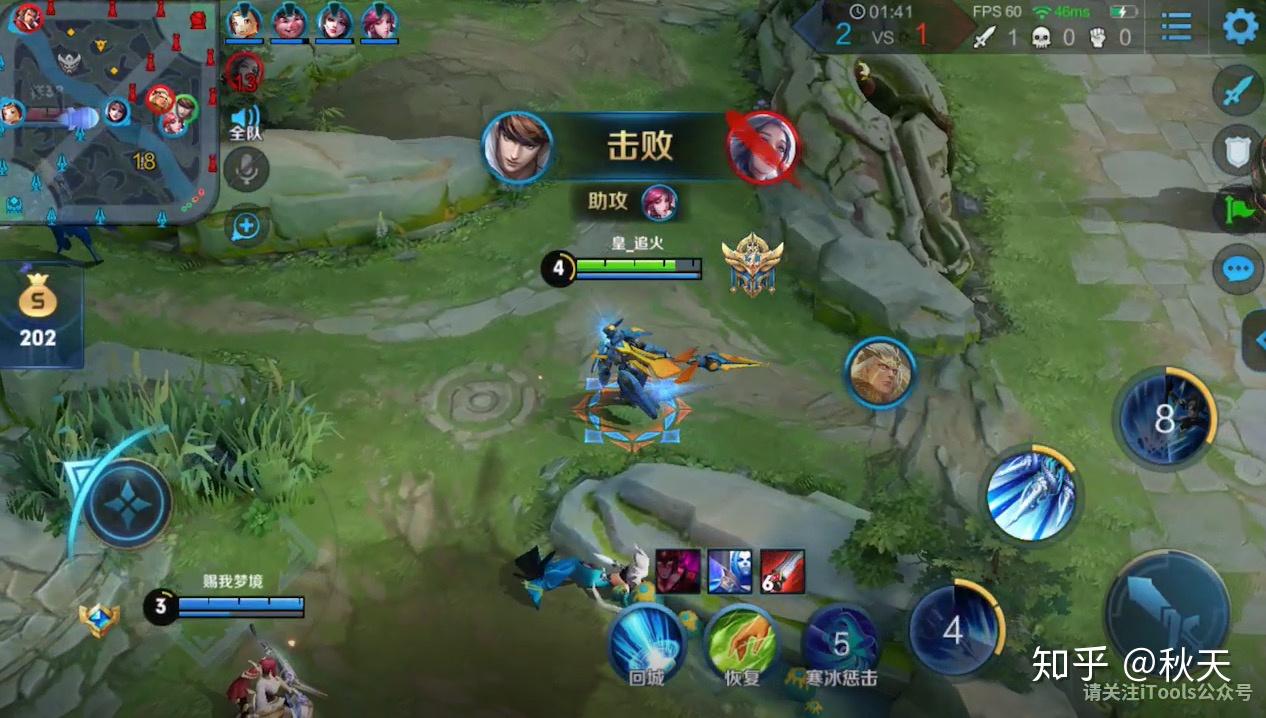Activate the ice wings ability
The width and height of the screenshot is (1266, 718).
coord(1030,494)
